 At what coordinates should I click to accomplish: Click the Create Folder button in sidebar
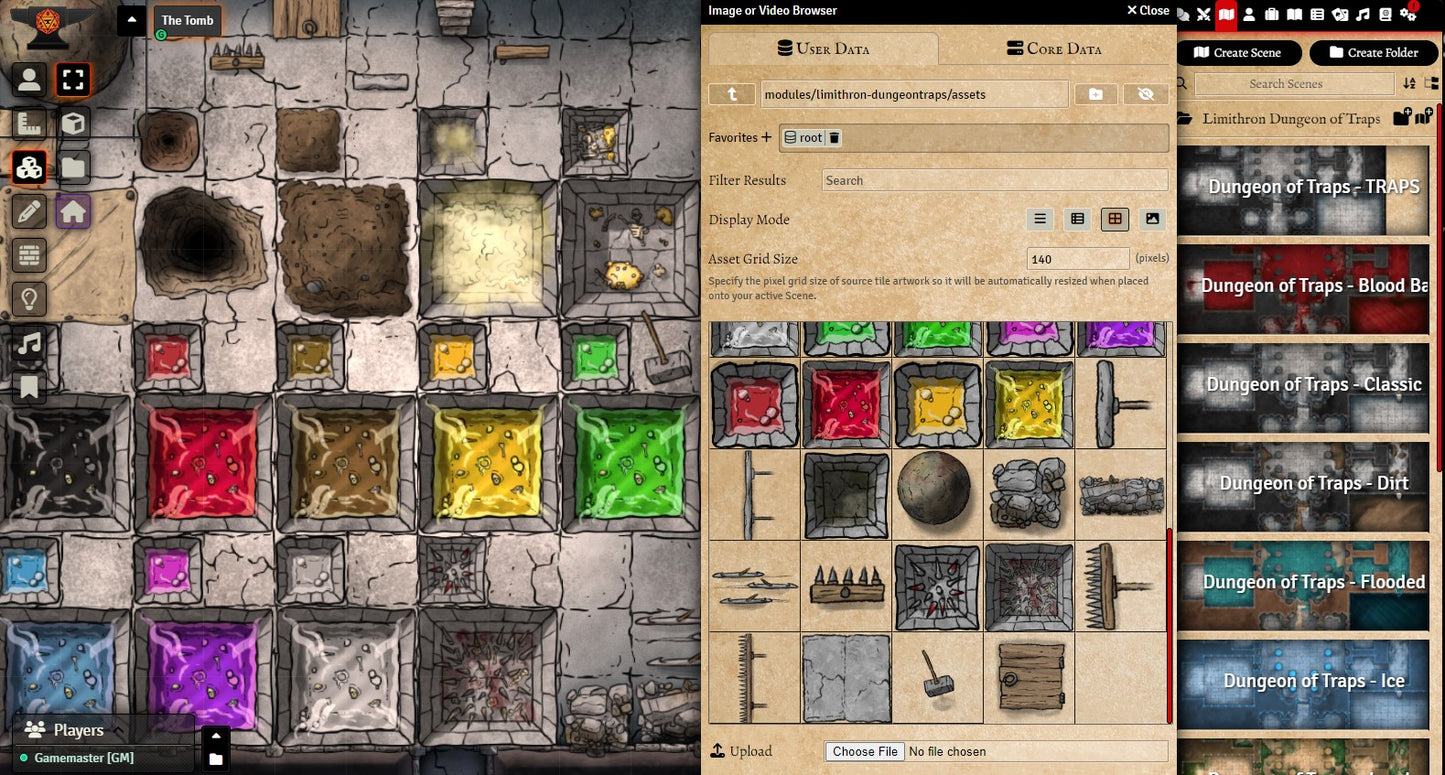pos(1373,53)
